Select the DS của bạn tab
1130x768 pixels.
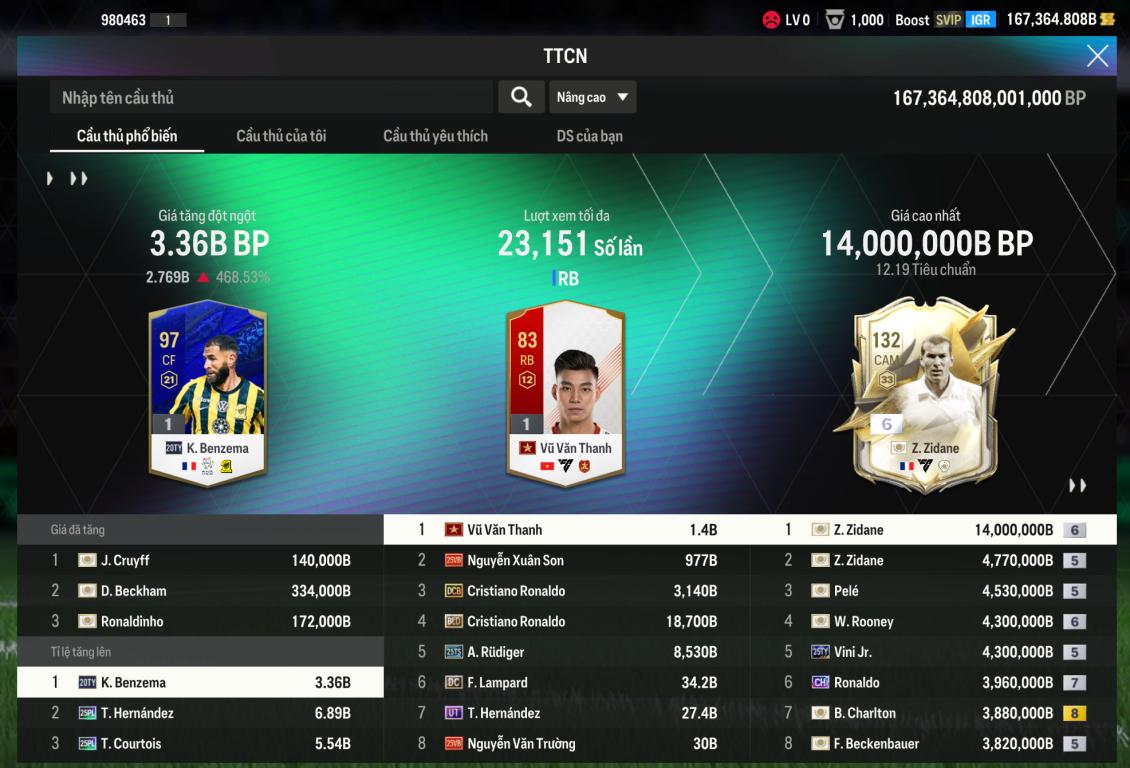click(x=589, y=136)
